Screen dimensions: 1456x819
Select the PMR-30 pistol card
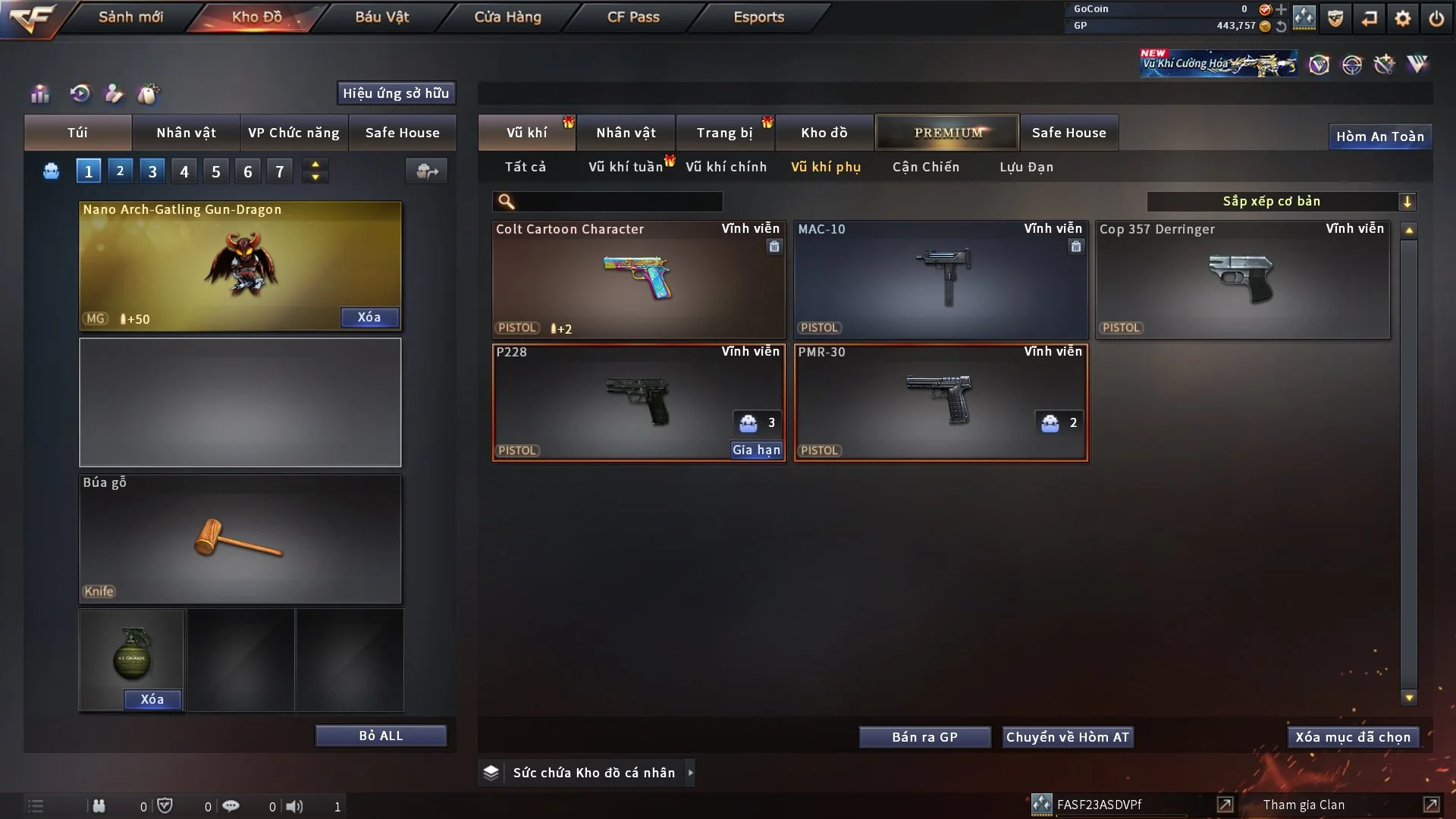point(940,402)
